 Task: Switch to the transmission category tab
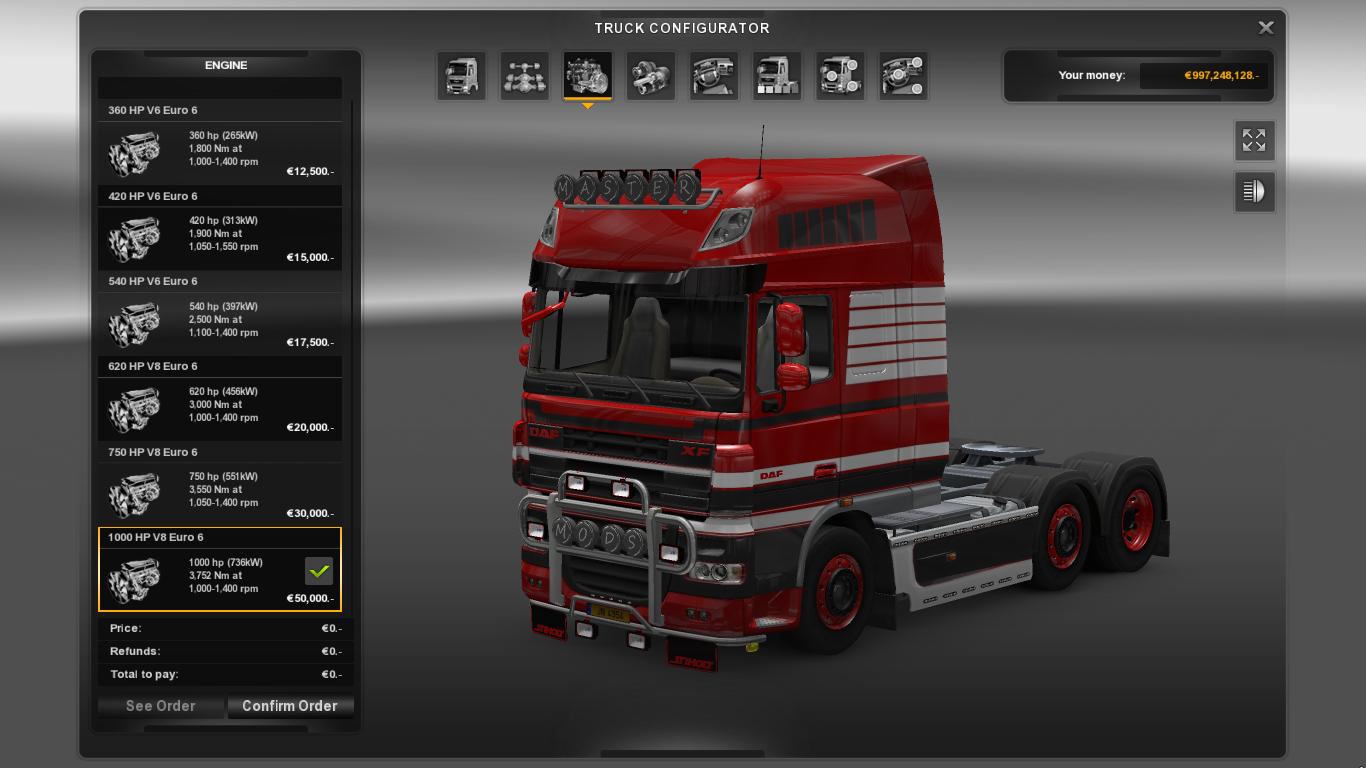(x=650, y=76)
